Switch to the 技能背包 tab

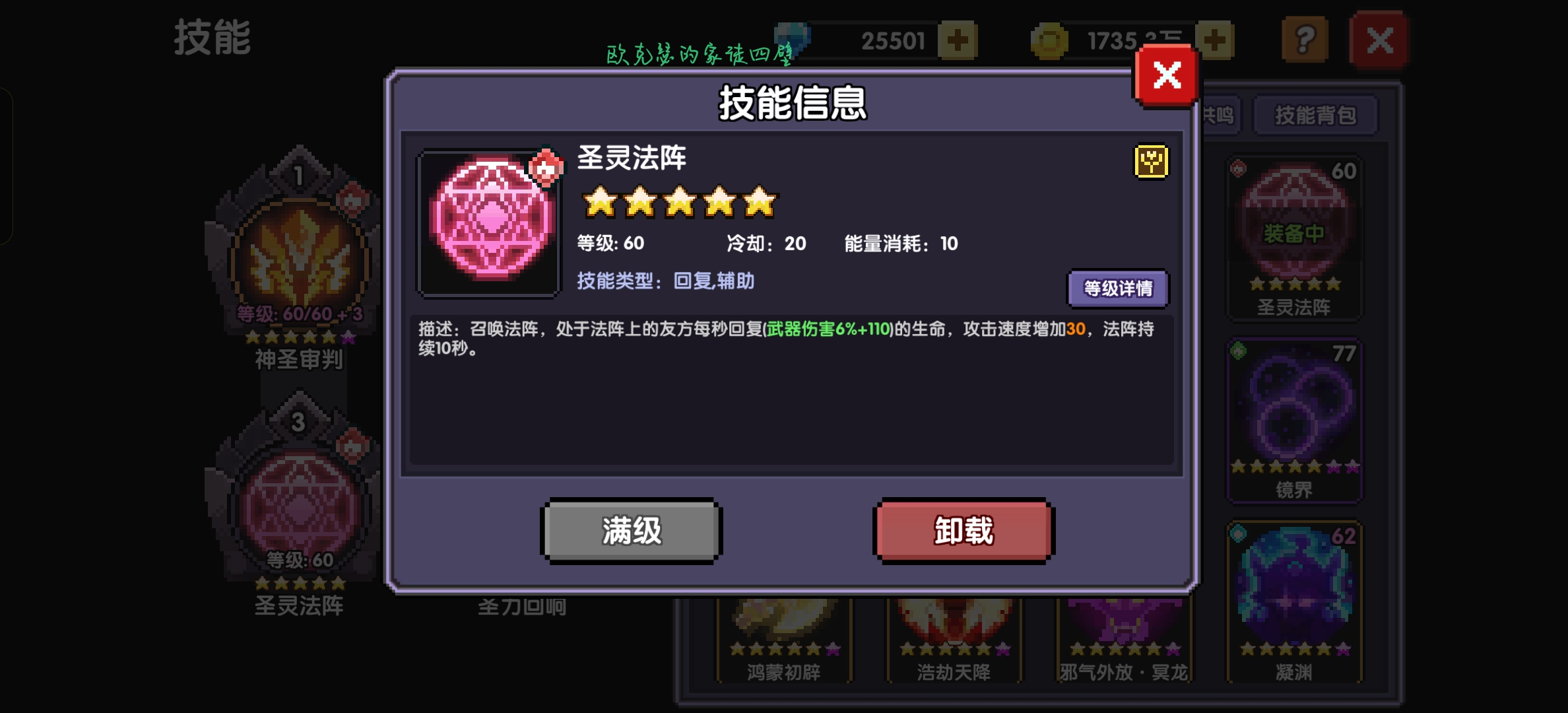point(1317,116)
